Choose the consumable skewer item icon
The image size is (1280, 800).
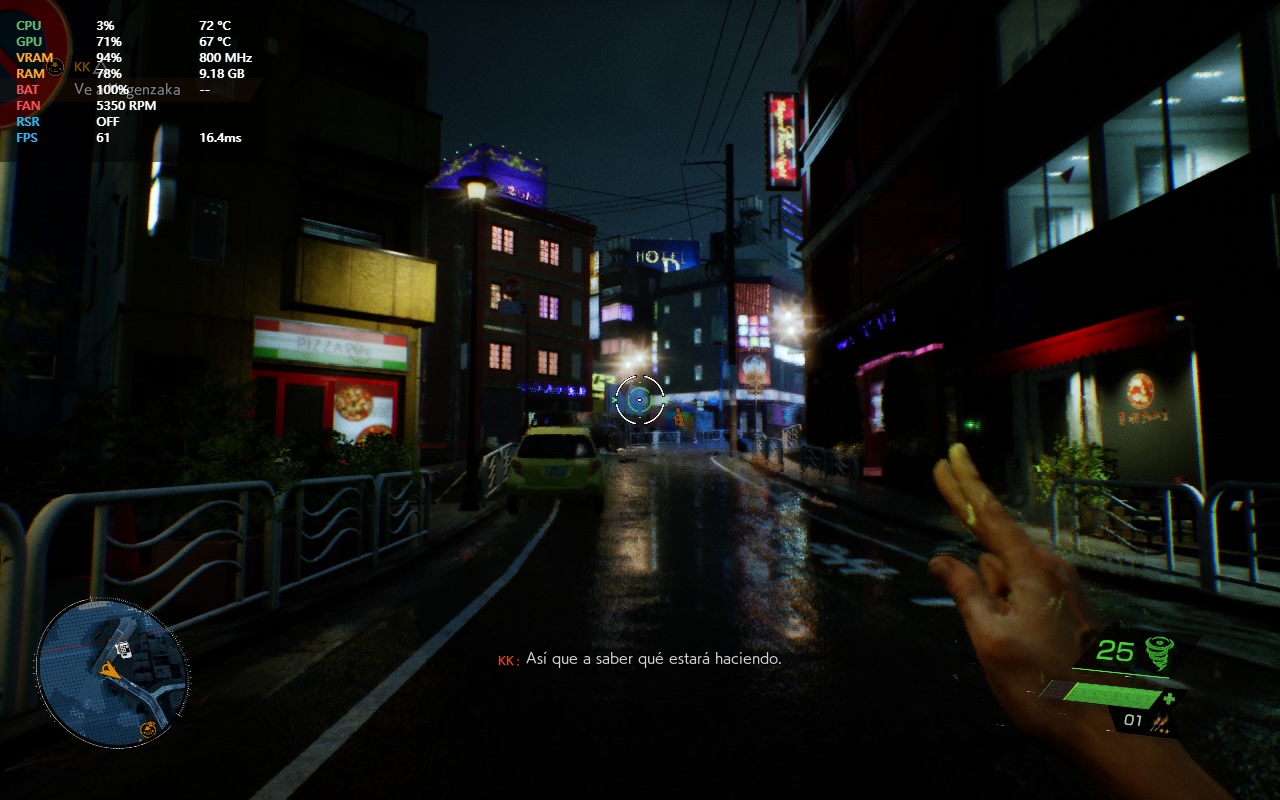point(1161,720)
